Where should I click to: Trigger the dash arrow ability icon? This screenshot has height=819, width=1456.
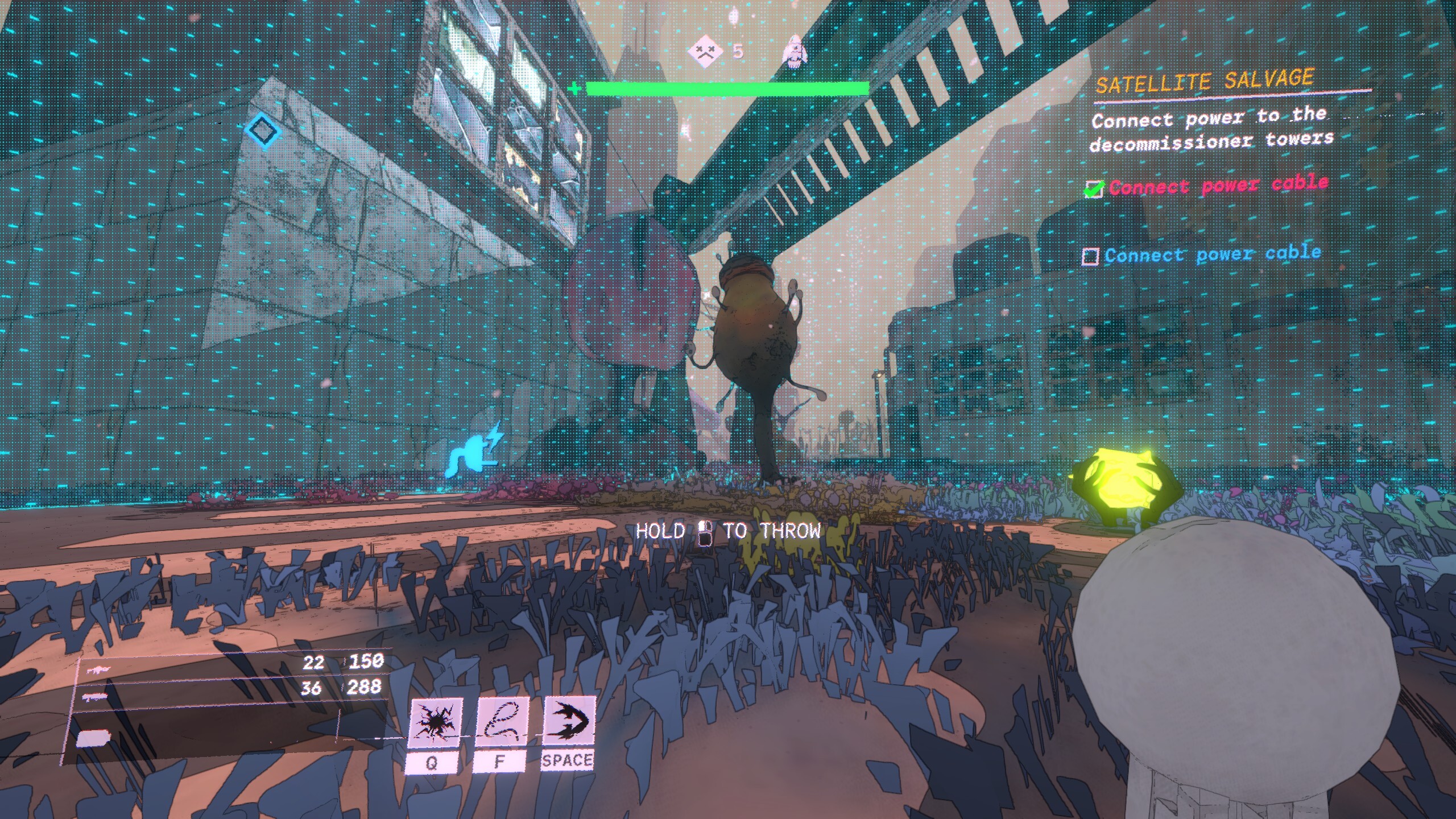coord(568,721)
